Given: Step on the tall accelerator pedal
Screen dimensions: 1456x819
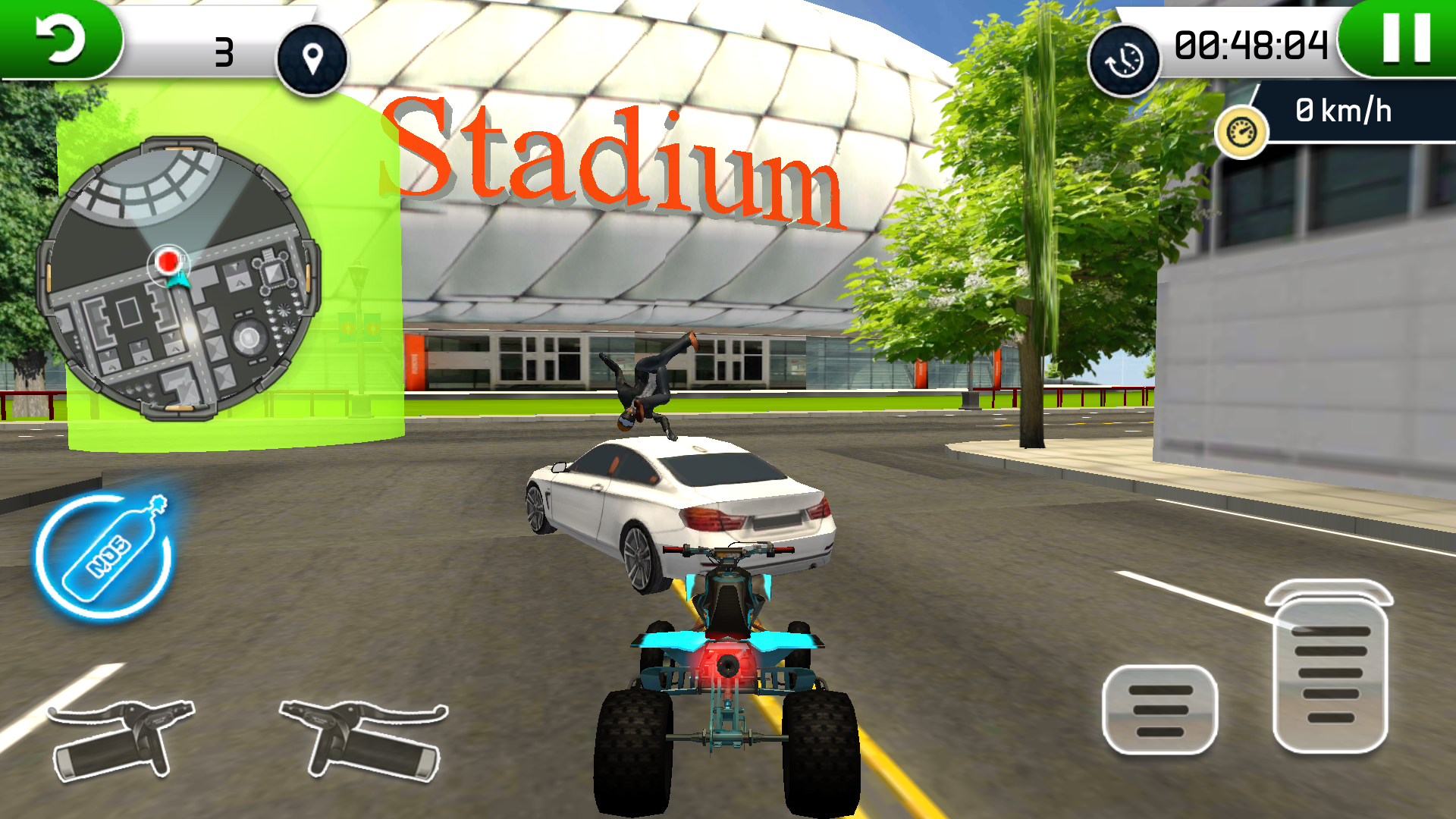Looking at the screenshot, I should tap(1330, 667).
